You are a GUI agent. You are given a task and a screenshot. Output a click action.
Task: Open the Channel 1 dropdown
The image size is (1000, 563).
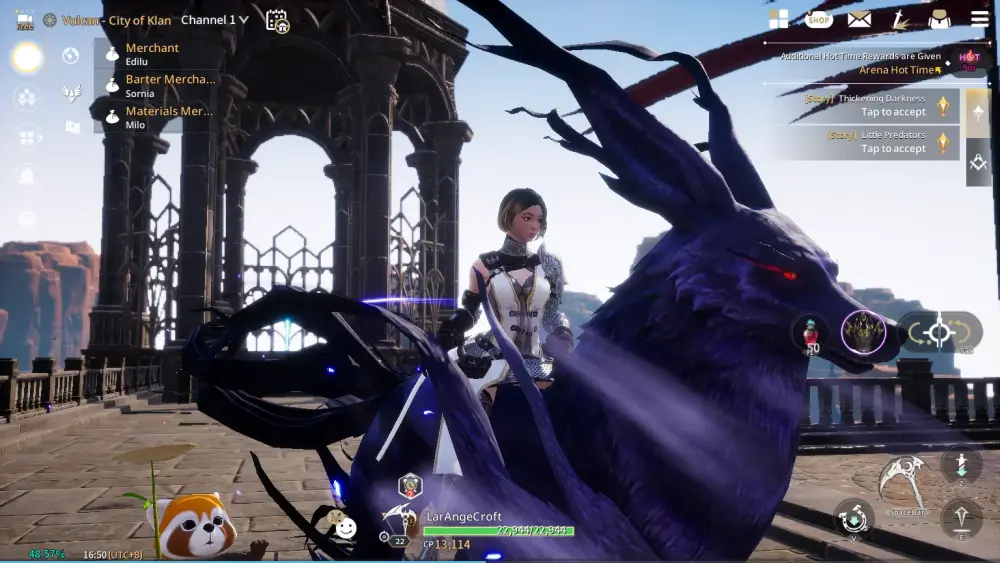[216, 20]
